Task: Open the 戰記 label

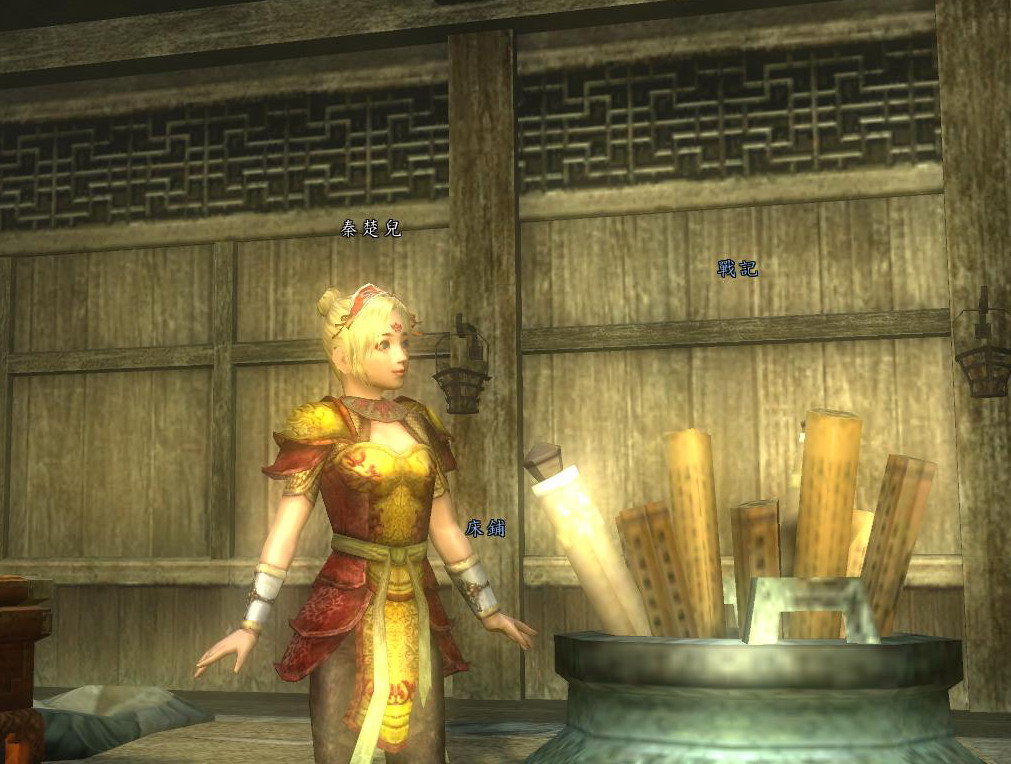Action: point(737,268)
